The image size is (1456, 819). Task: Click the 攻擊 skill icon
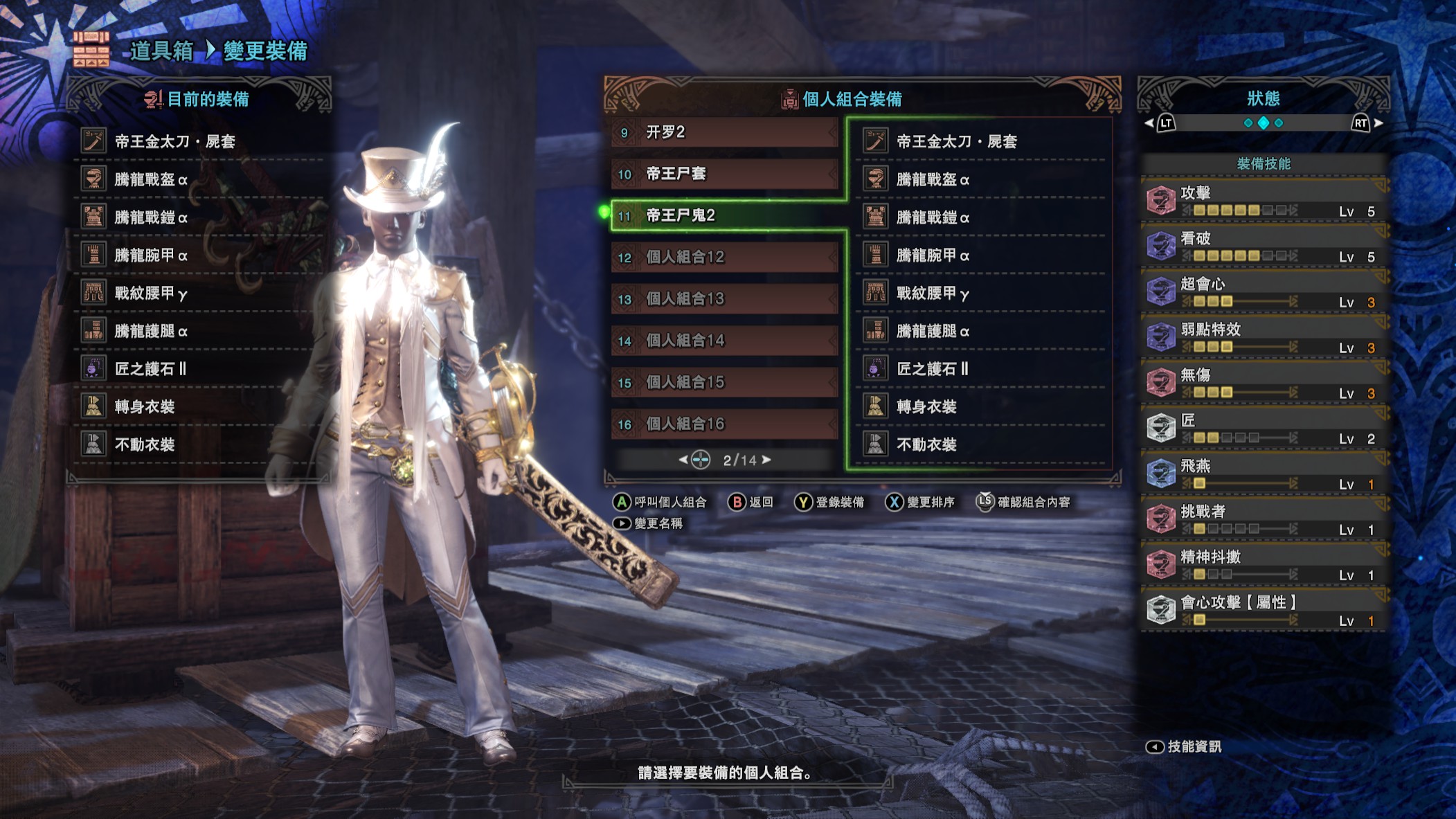pyautogui.click(x=1162, y=199)
